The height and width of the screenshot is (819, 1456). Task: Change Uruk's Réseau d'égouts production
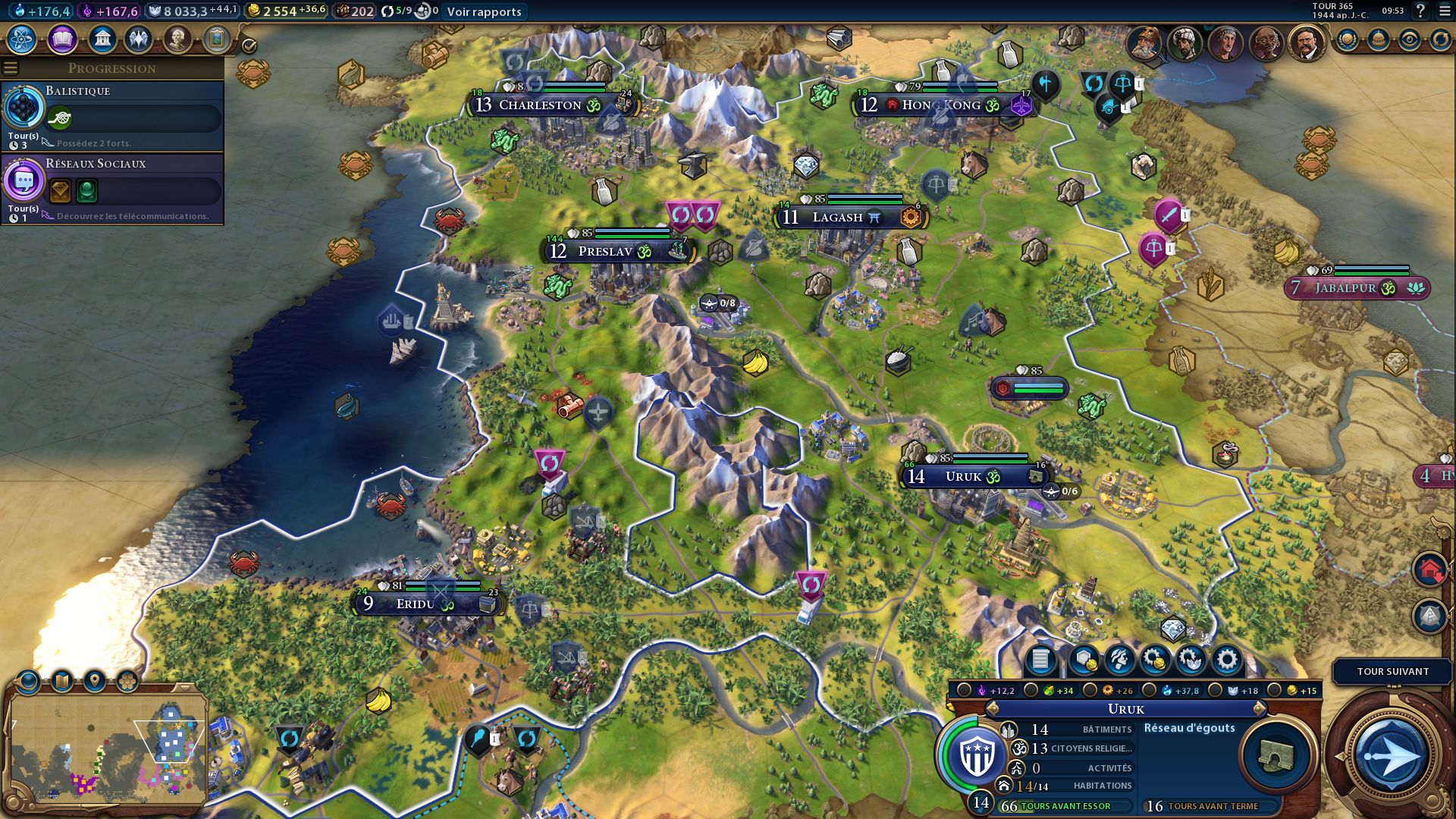(x=1276, y=755)
